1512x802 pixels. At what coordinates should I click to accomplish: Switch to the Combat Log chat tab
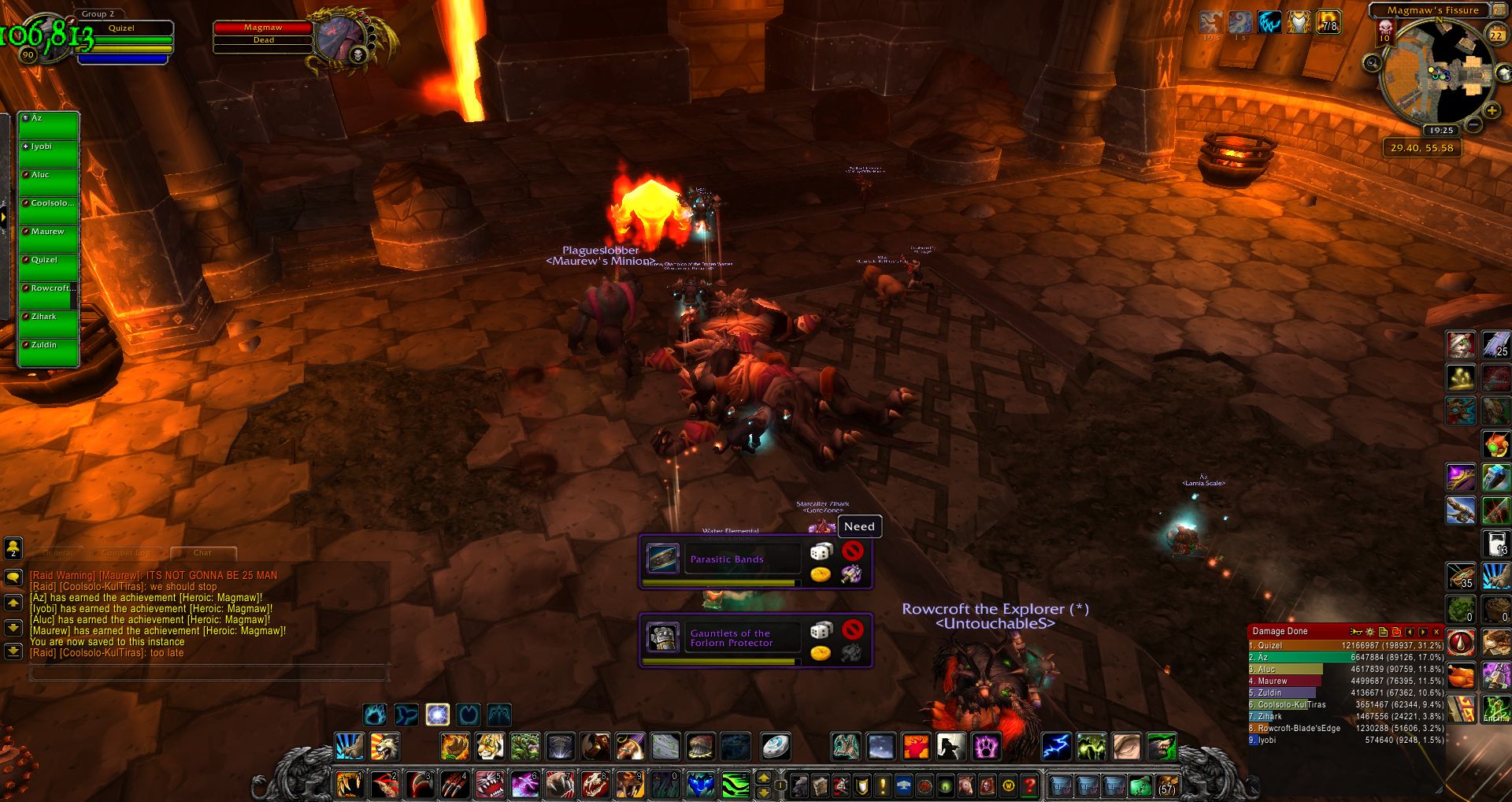tap(125, 553)
